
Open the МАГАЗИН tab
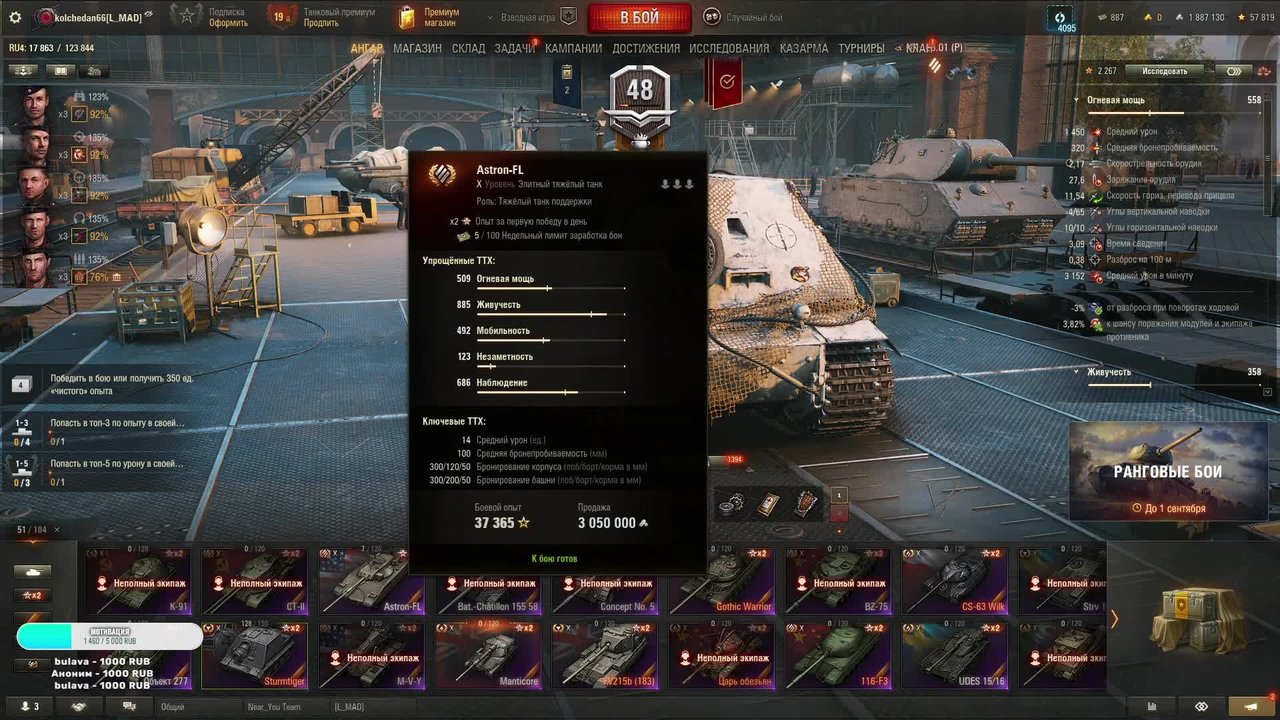click(417, 48)
